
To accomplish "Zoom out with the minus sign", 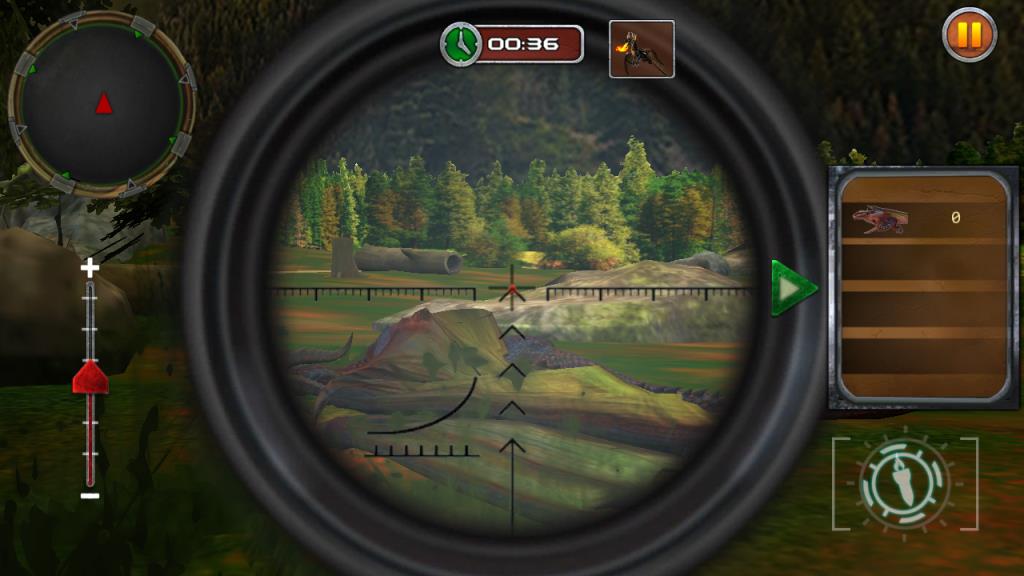I will (x=90, y=495).
